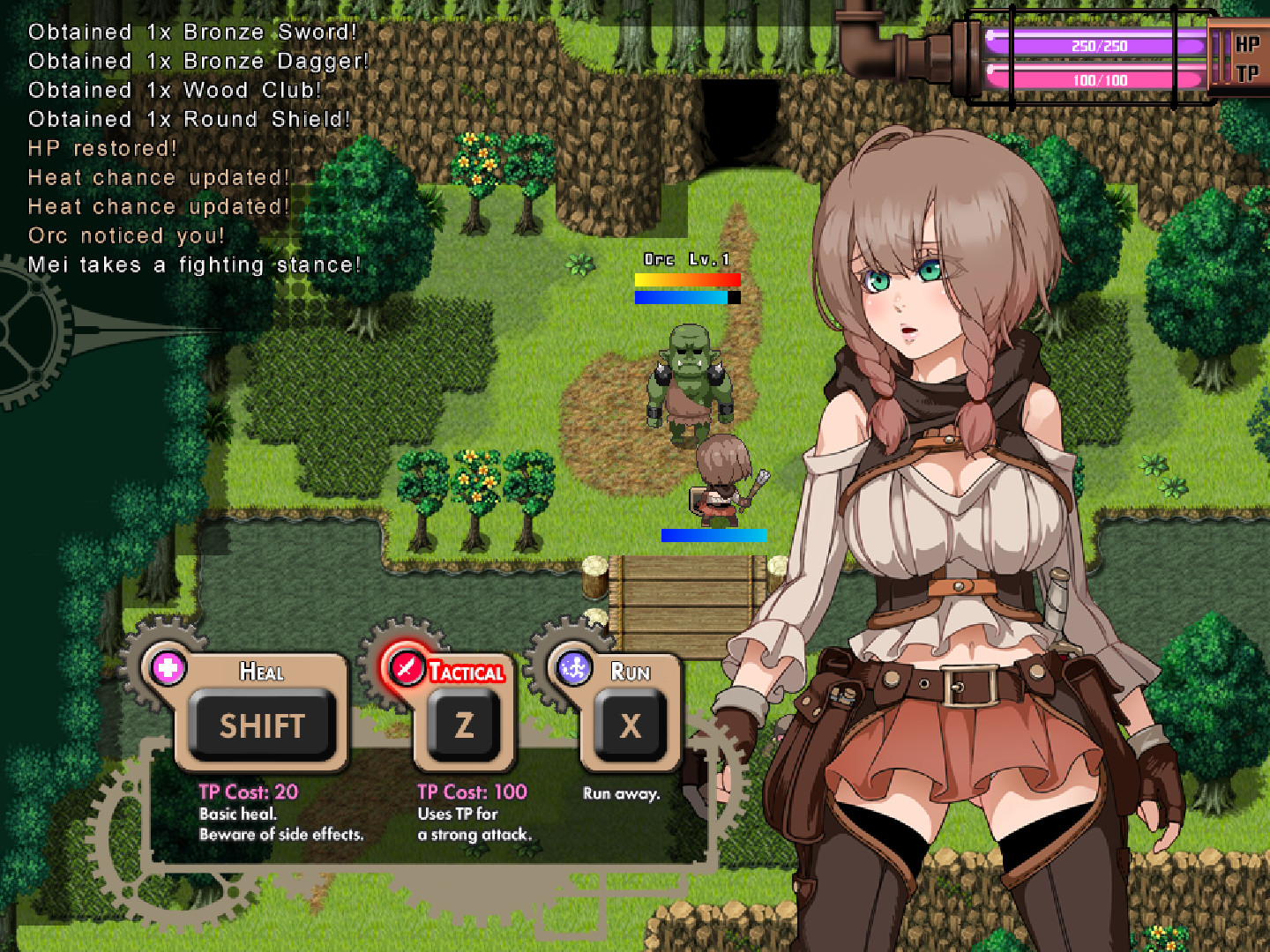Viewport: 1270px width, 952px height.
Task: Select the 'Mei takes a fighting stance!' message
Action: 195,264
